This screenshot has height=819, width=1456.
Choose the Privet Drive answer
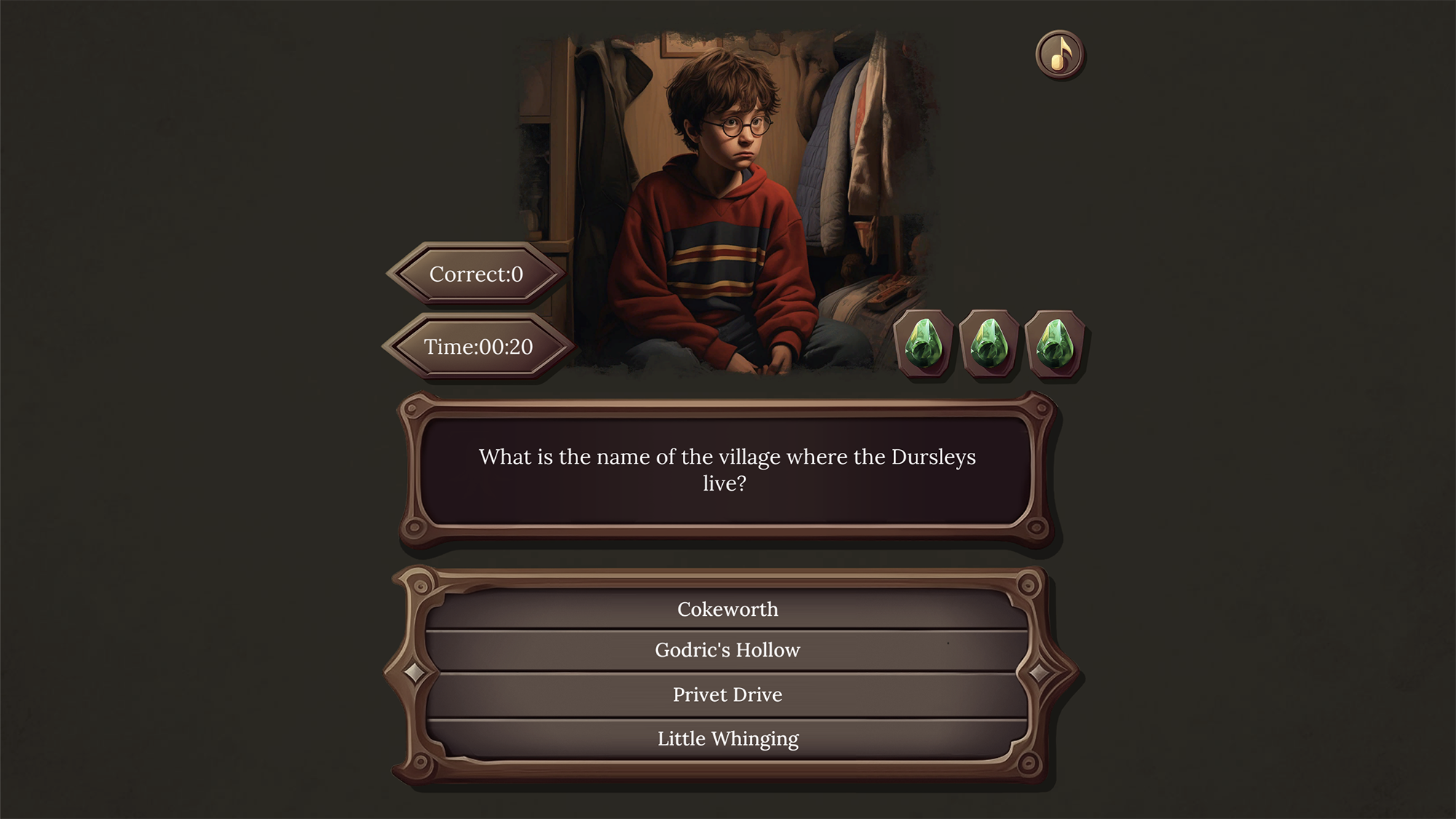pos(728,695)
